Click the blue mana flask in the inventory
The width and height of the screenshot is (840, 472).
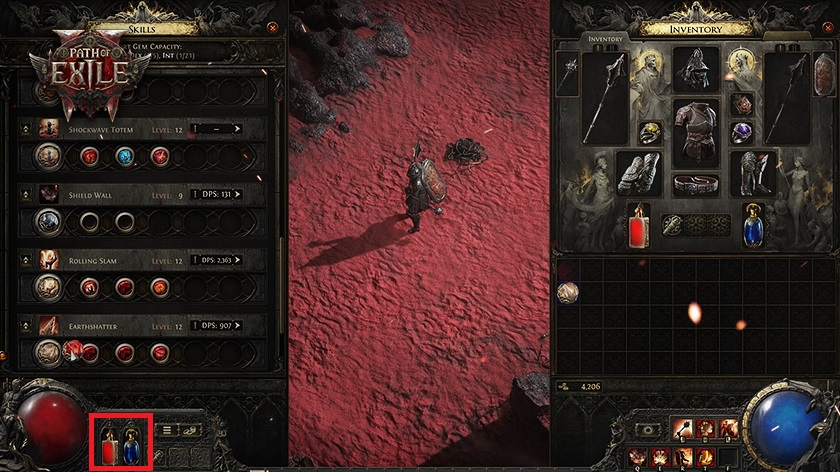coord(755,227)
